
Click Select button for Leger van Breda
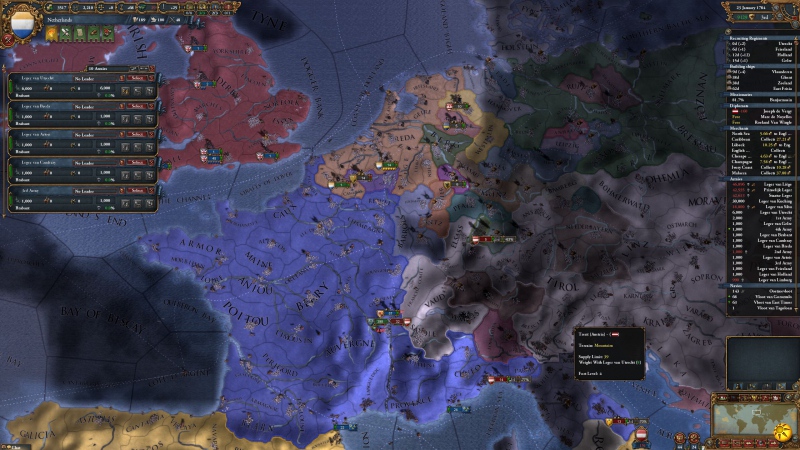click(x=138, y=105)
